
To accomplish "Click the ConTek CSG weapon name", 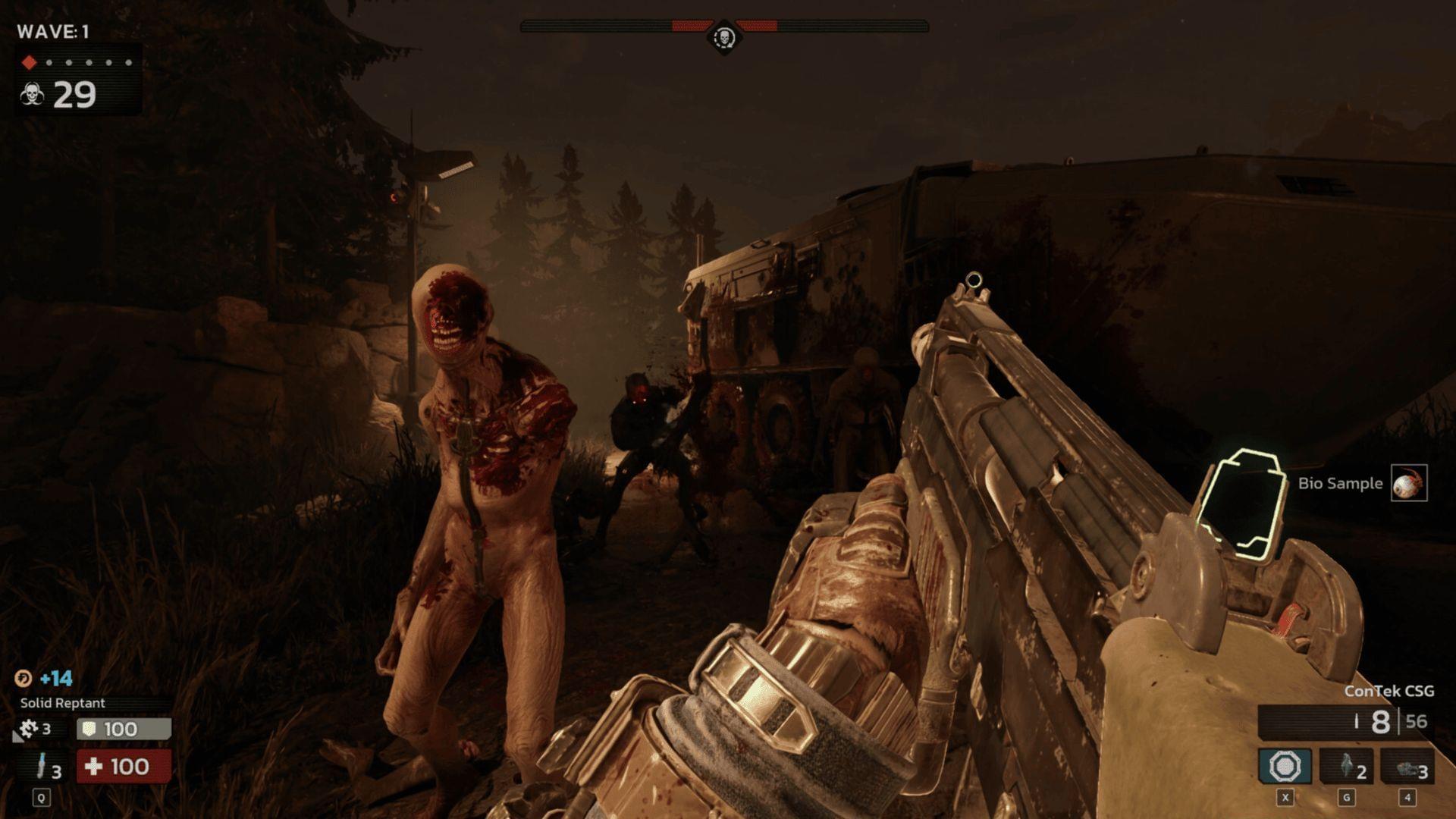I will [x=1388, y=691].
